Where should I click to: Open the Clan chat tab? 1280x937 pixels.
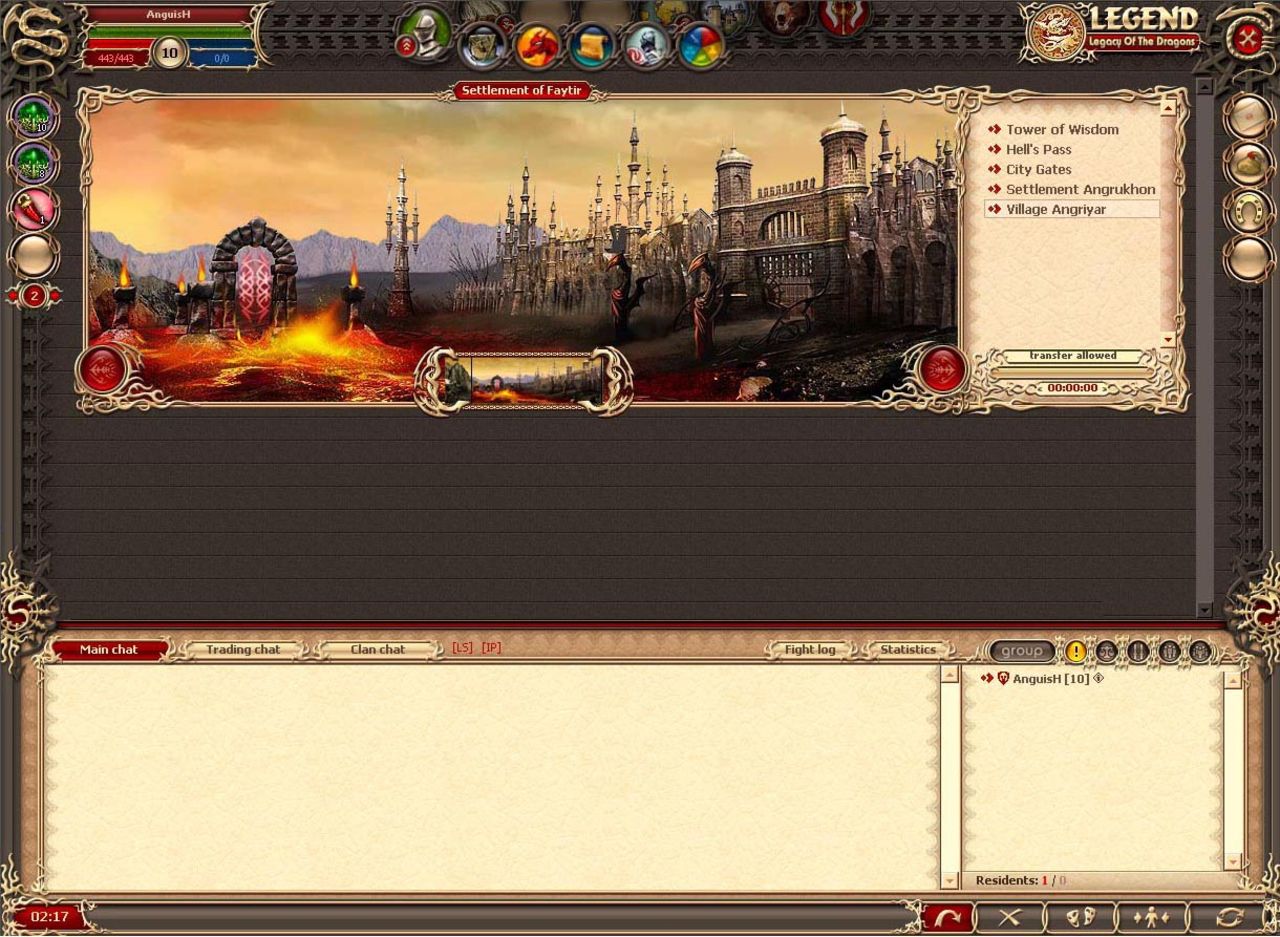click(377, 649)
